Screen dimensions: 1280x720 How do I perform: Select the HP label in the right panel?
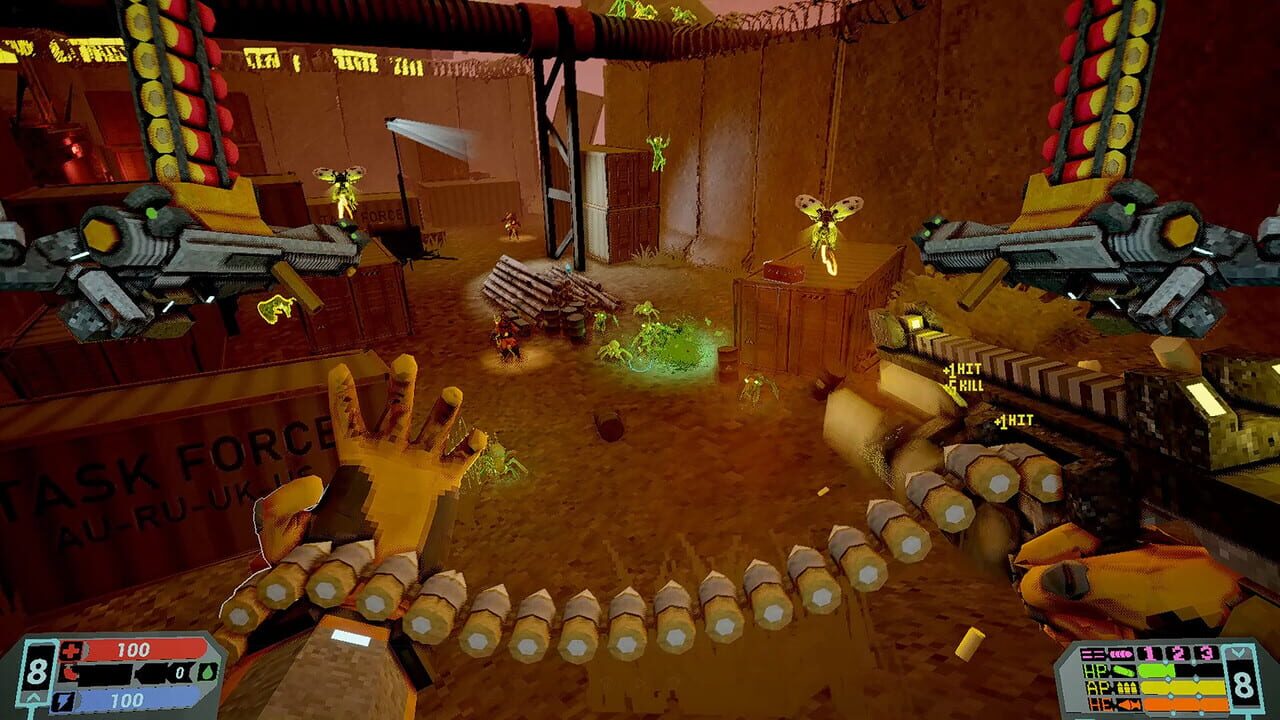(x=1095, y=670)
